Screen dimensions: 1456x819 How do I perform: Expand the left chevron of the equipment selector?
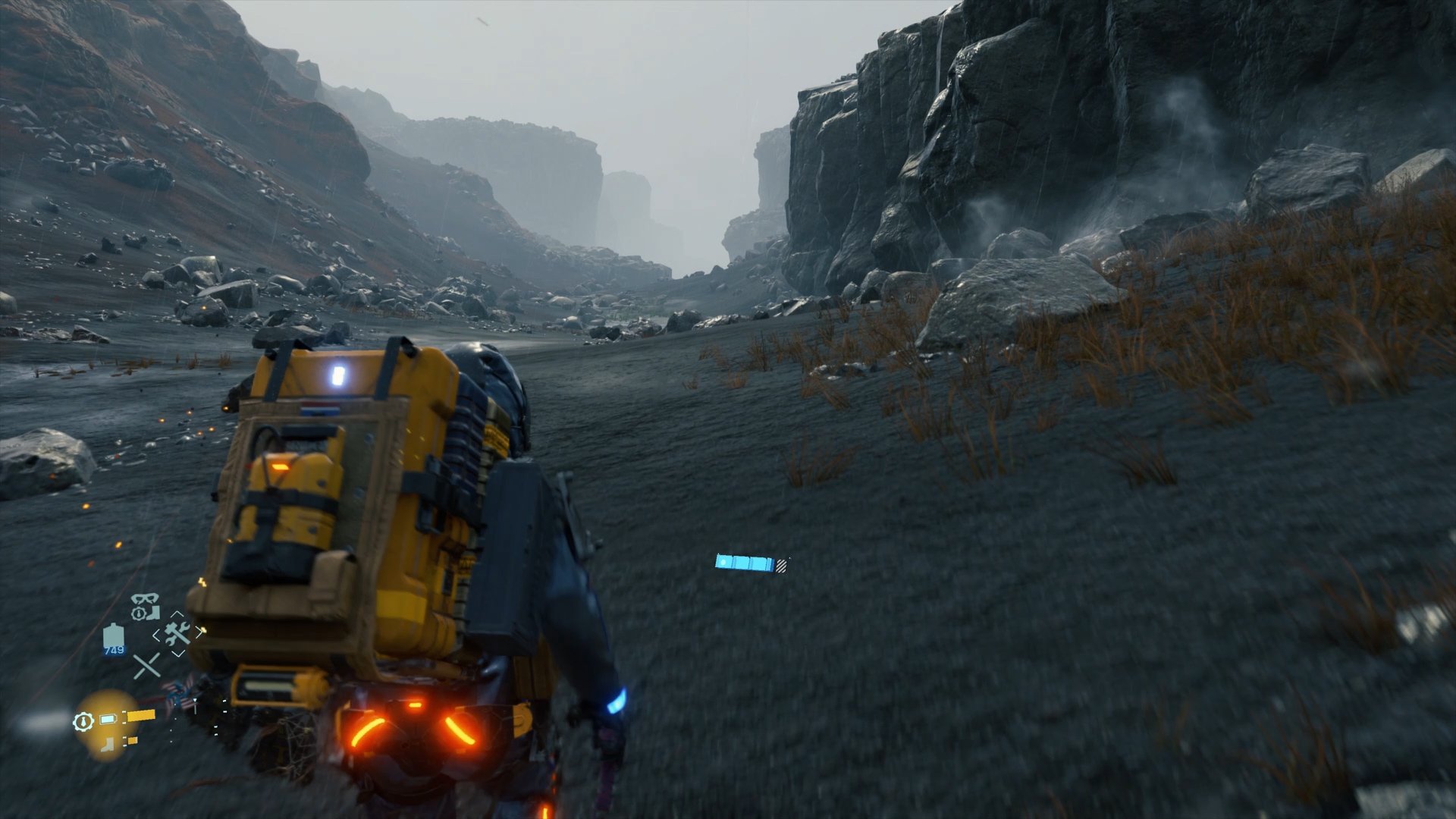[157, 635]
